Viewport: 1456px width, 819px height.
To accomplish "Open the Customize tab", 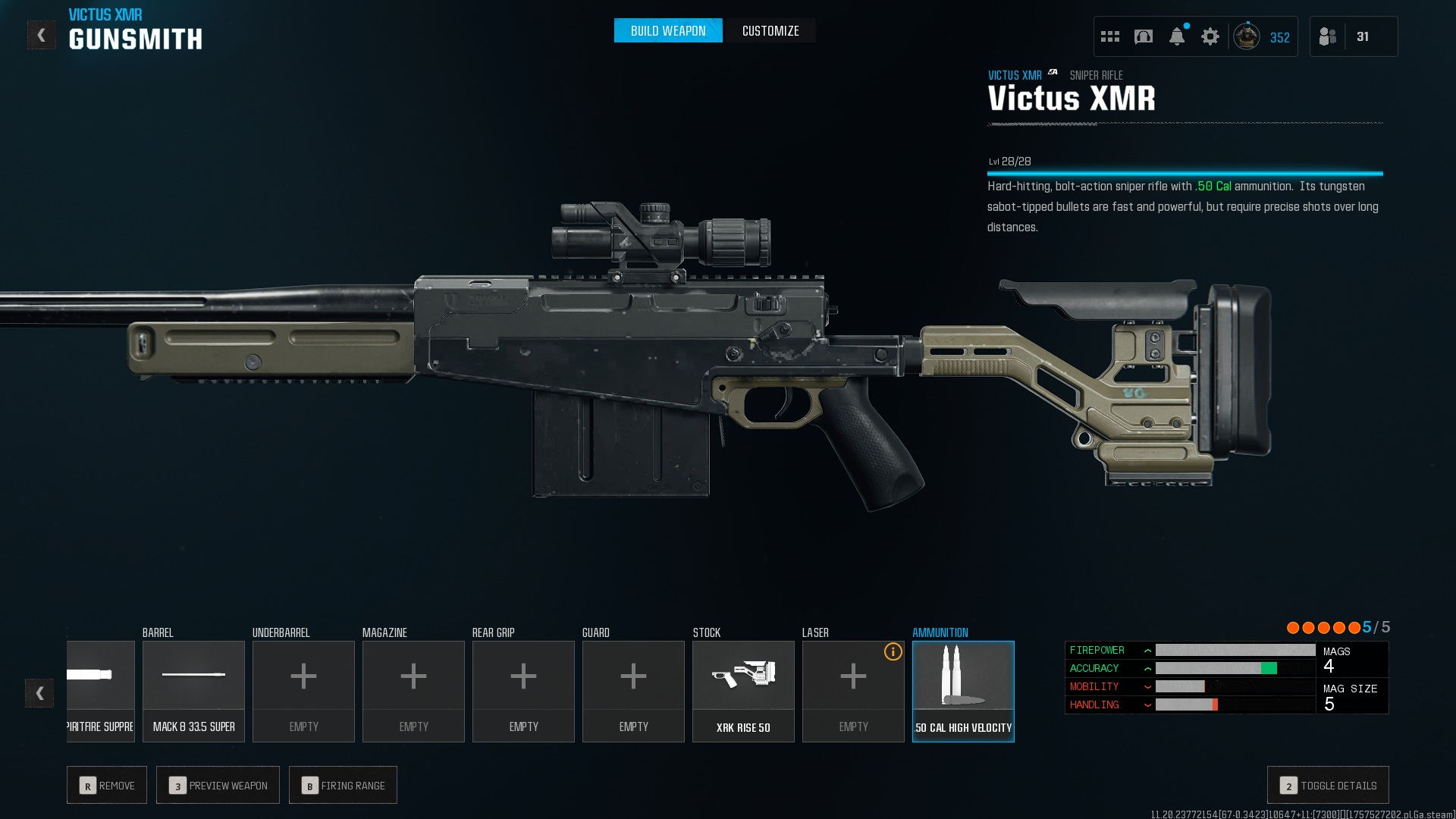I will (x=770, y=31).
